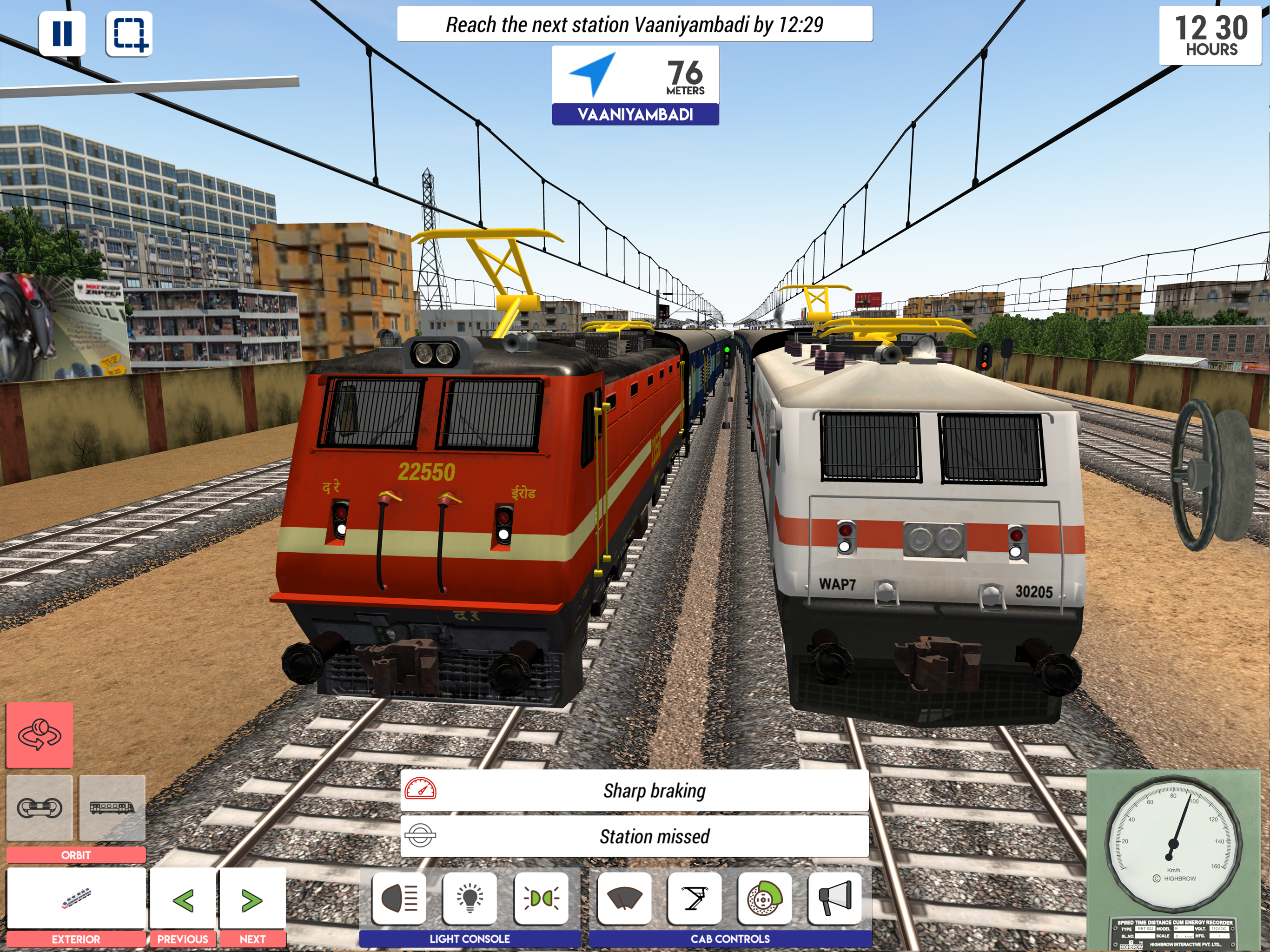Screen dimensions: 1270x952
Task: Tap the speedometer gauge
Action: 1174,844
